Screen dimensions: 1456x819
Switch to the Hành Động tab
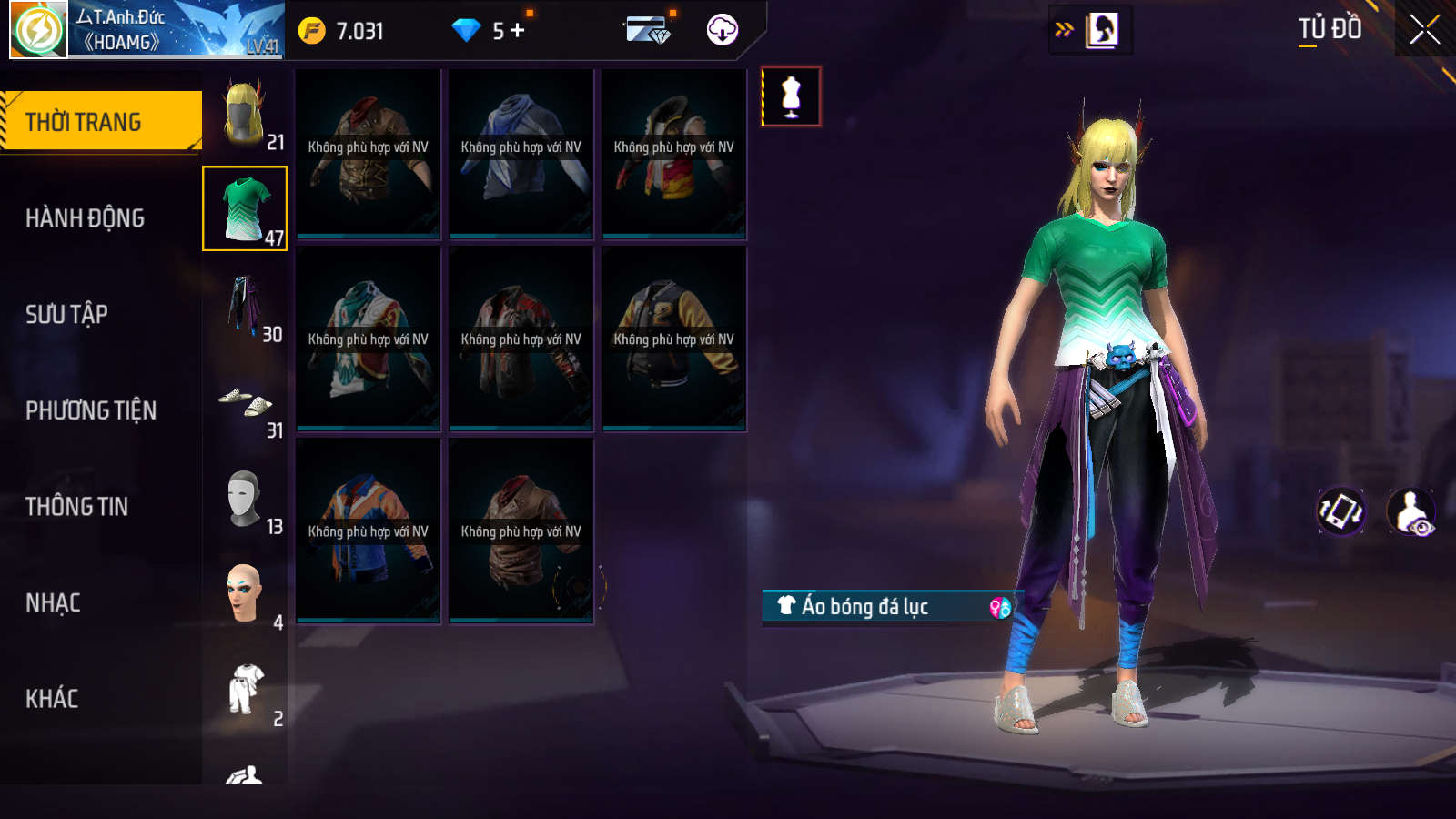pyautogui.click(x=85, y=218)
